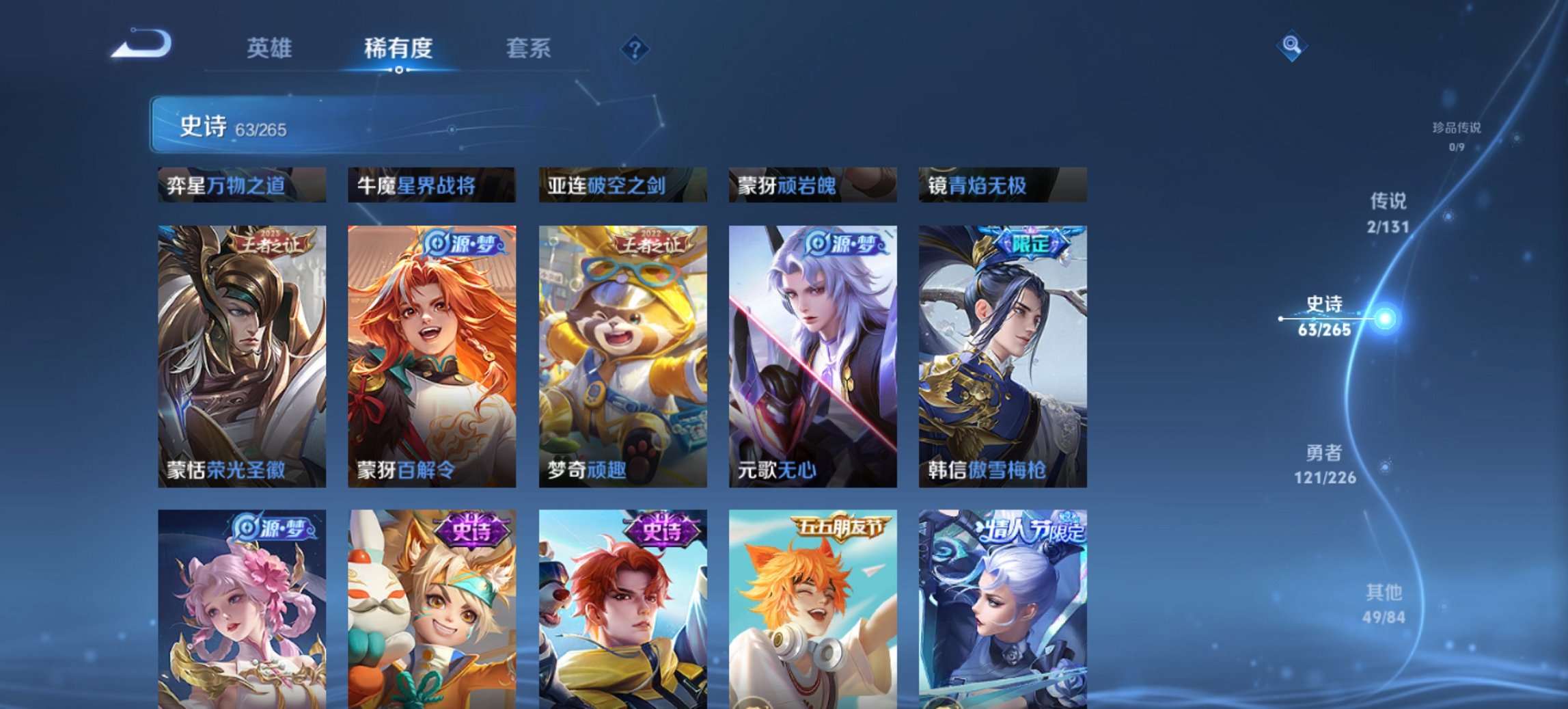Click the question mark help icon
1568x709 pixels.
pyautogui.click(x=634, y=49)
